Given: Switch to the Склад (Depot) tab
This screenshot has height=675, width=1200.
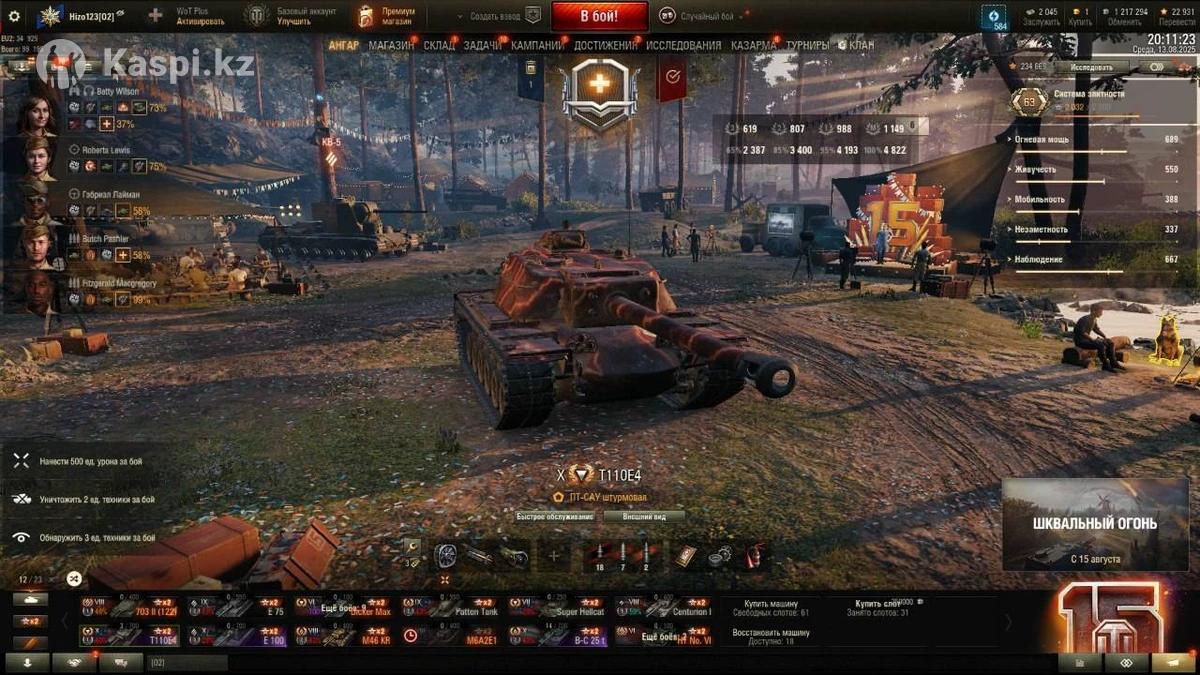Looking at the screenshot, I should click(x=439, y=45).
